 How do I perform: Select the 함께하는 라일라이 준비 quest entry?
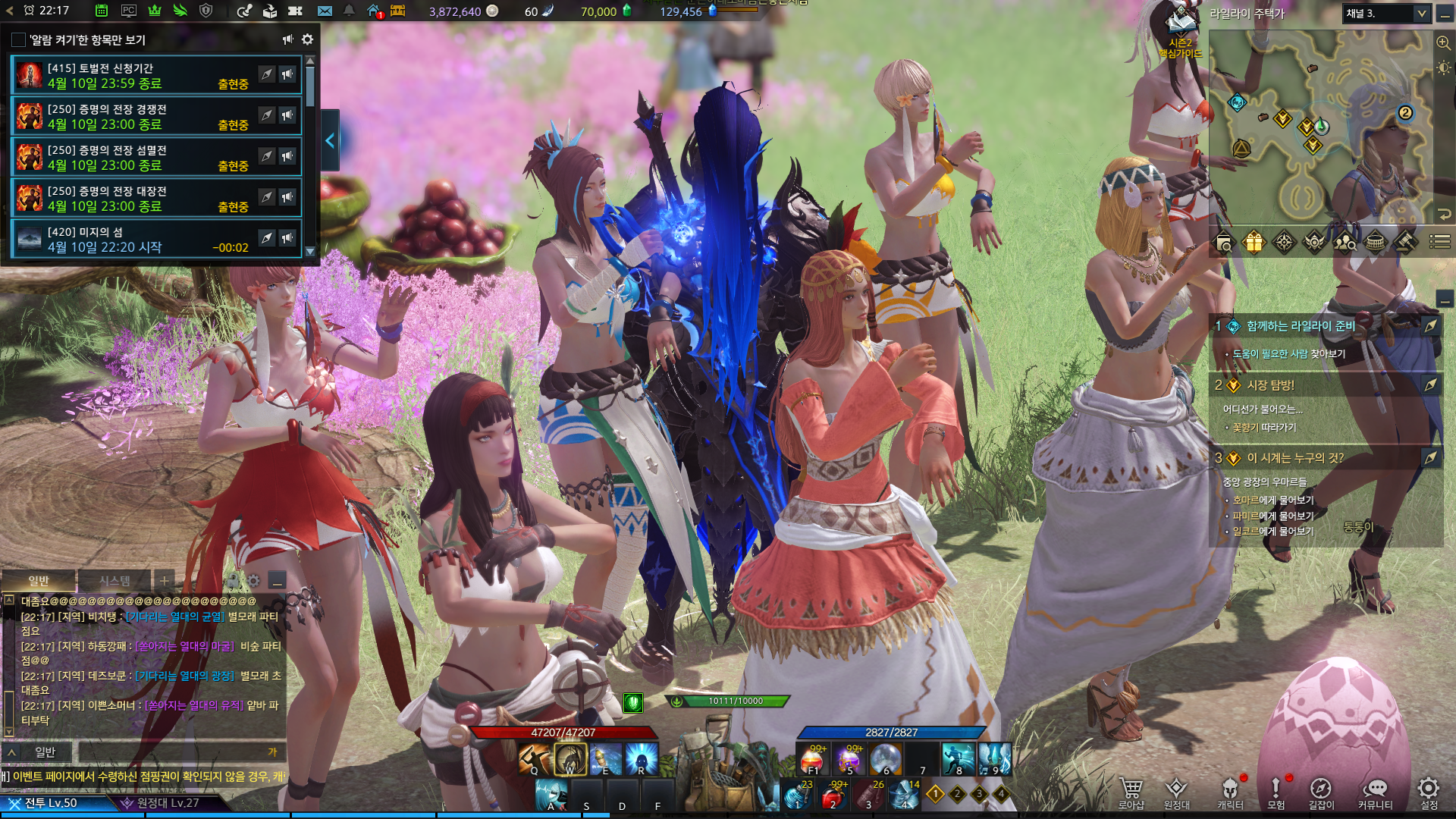tap(1301, 326)
